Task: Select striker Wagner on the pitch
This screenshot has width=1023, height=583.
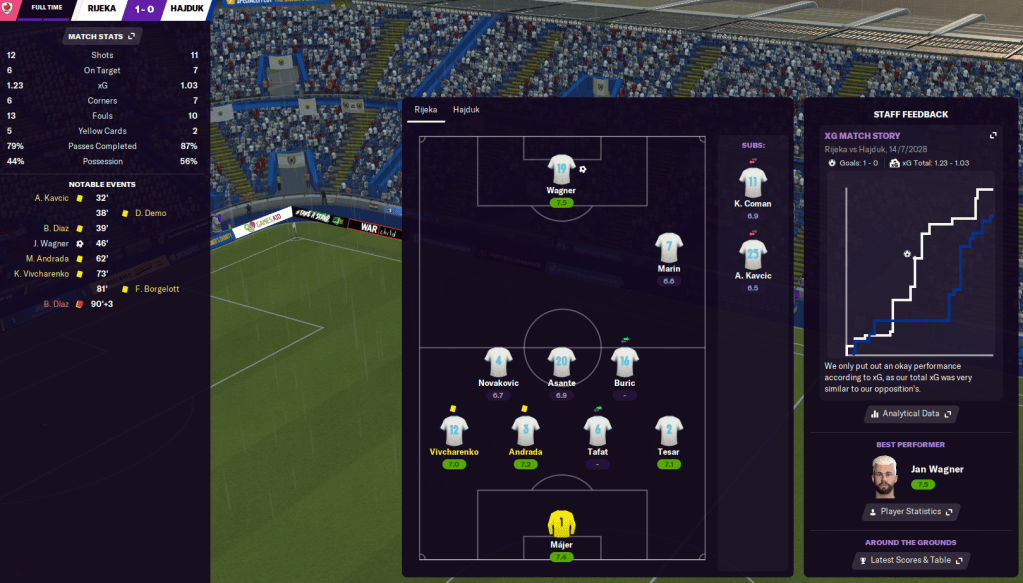Action: pos(561,170)
